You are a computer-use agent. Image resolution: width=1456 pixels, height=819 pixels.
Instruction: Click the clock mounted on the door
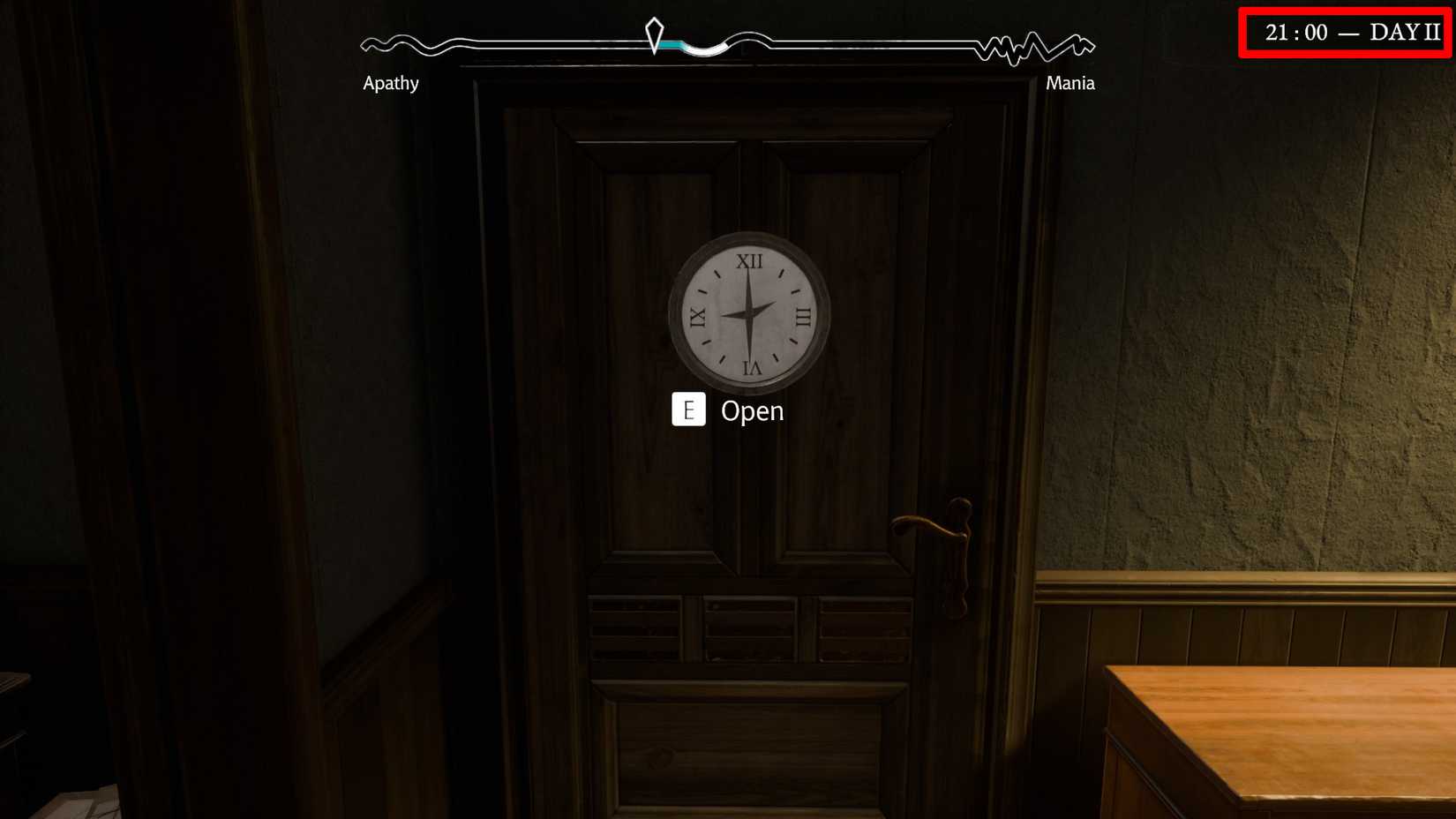[748, 313]
